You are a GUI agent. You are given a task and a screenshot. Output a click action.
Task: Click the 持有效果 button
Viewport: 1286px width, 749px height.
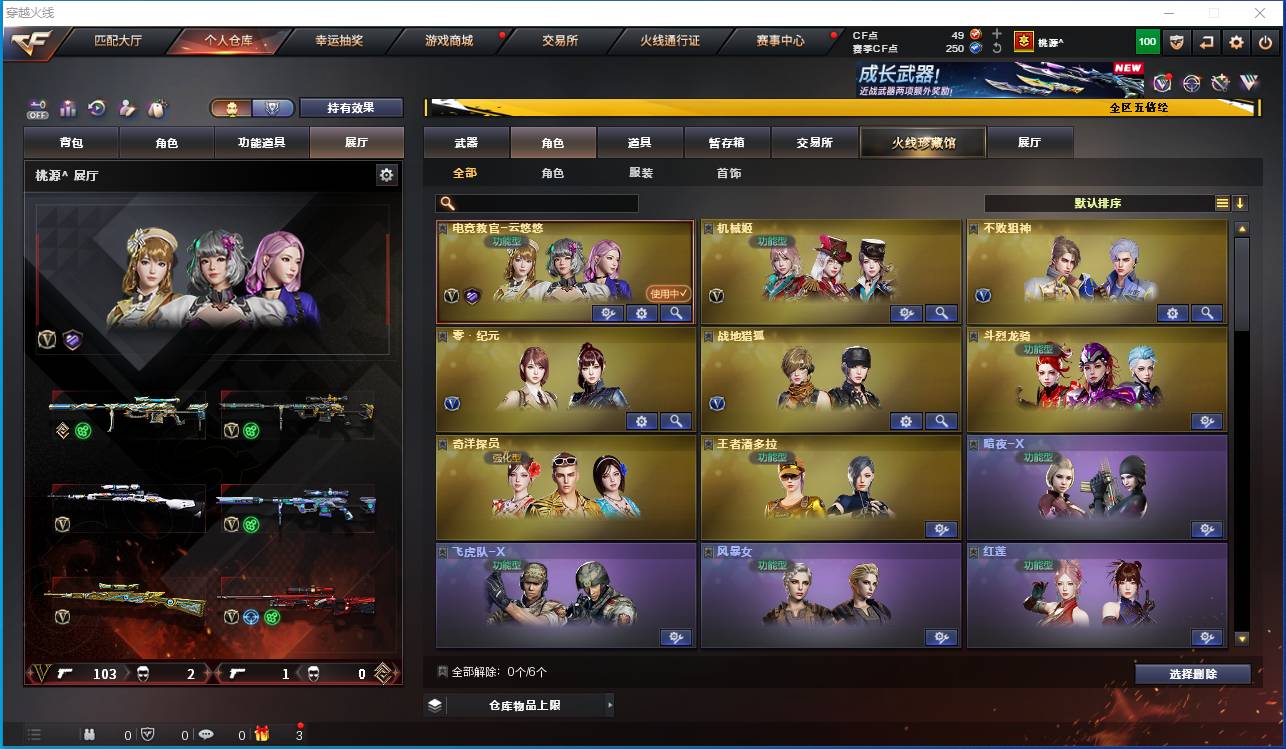click(x=353, y=107)
